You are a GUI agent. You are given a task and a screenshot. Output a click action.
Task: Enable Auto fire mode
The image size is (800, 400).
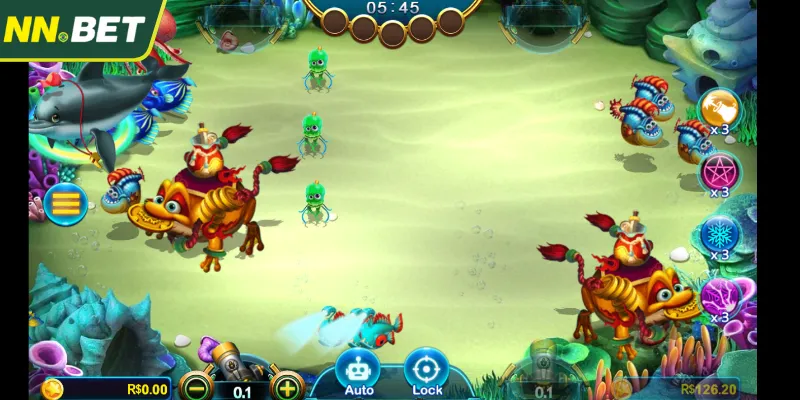(x=359, y=371)
